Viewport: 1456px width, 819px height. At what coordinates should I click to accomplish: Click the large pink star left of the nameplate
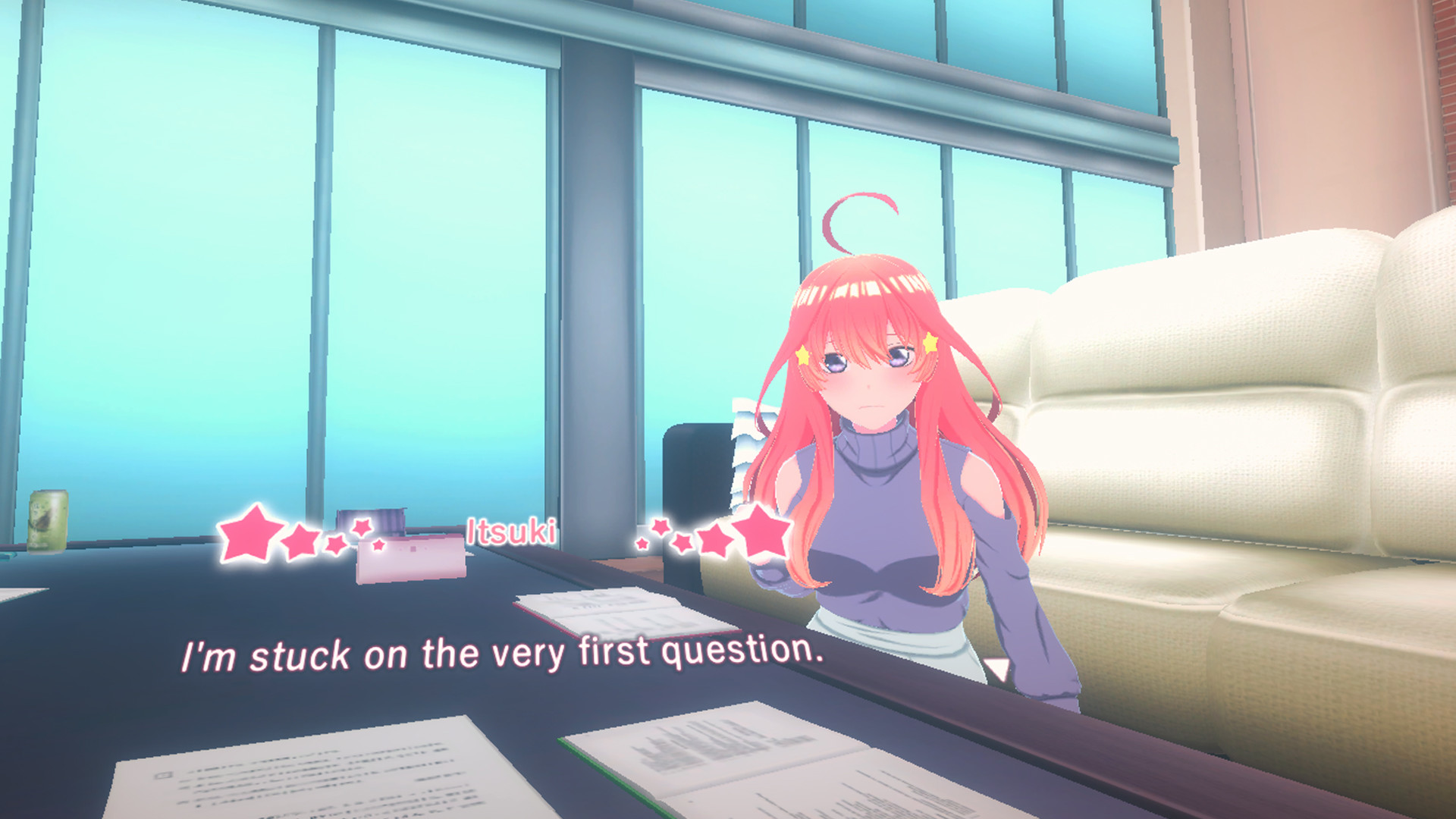[x=249, y=533]
